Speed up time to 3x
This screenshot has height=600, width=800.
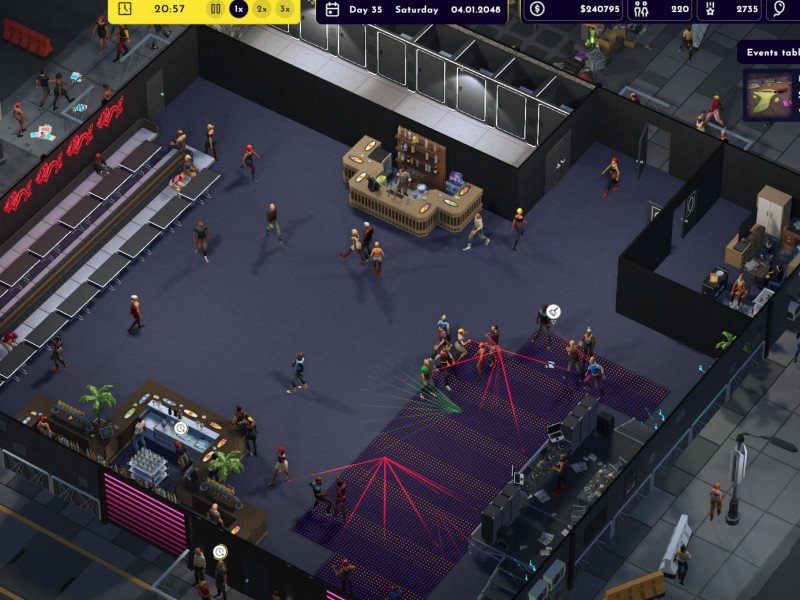[285, 9]
